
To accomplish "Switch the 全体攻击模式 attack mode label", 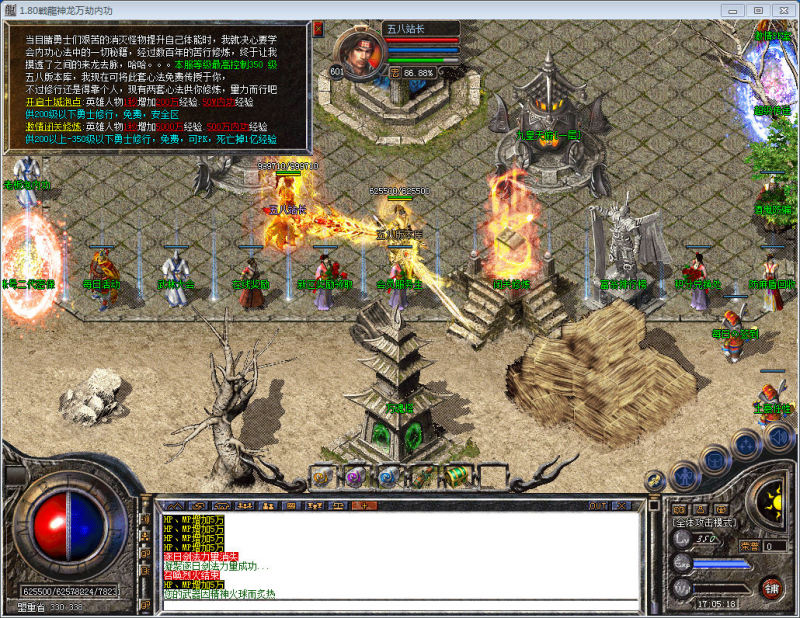I will coord(706,522).
